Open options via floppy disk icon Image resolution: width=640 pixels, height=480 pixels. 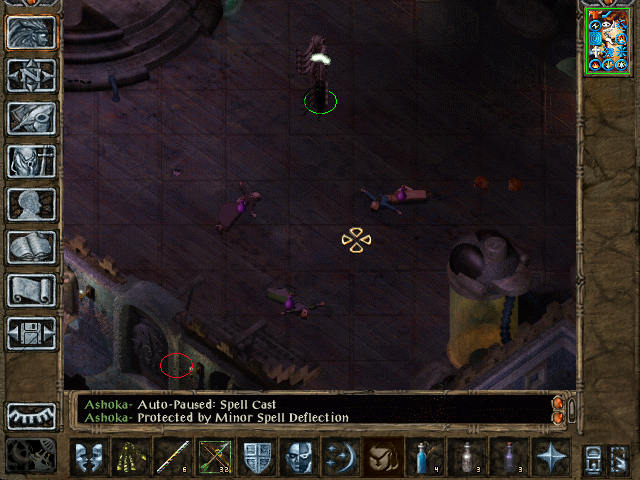point(31,333)
